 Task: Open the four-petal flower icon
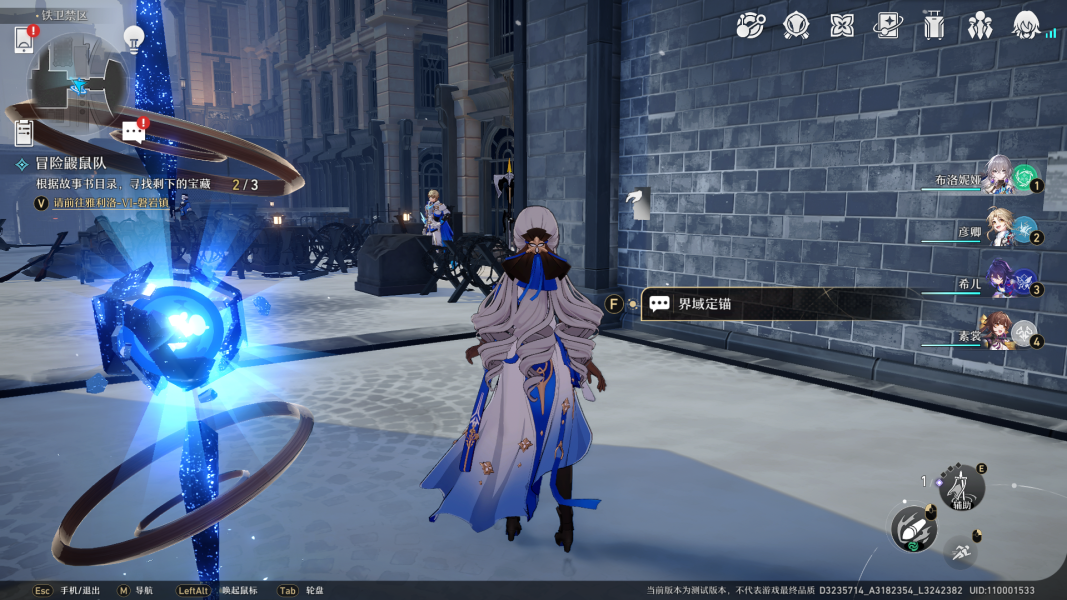(842, 25)
